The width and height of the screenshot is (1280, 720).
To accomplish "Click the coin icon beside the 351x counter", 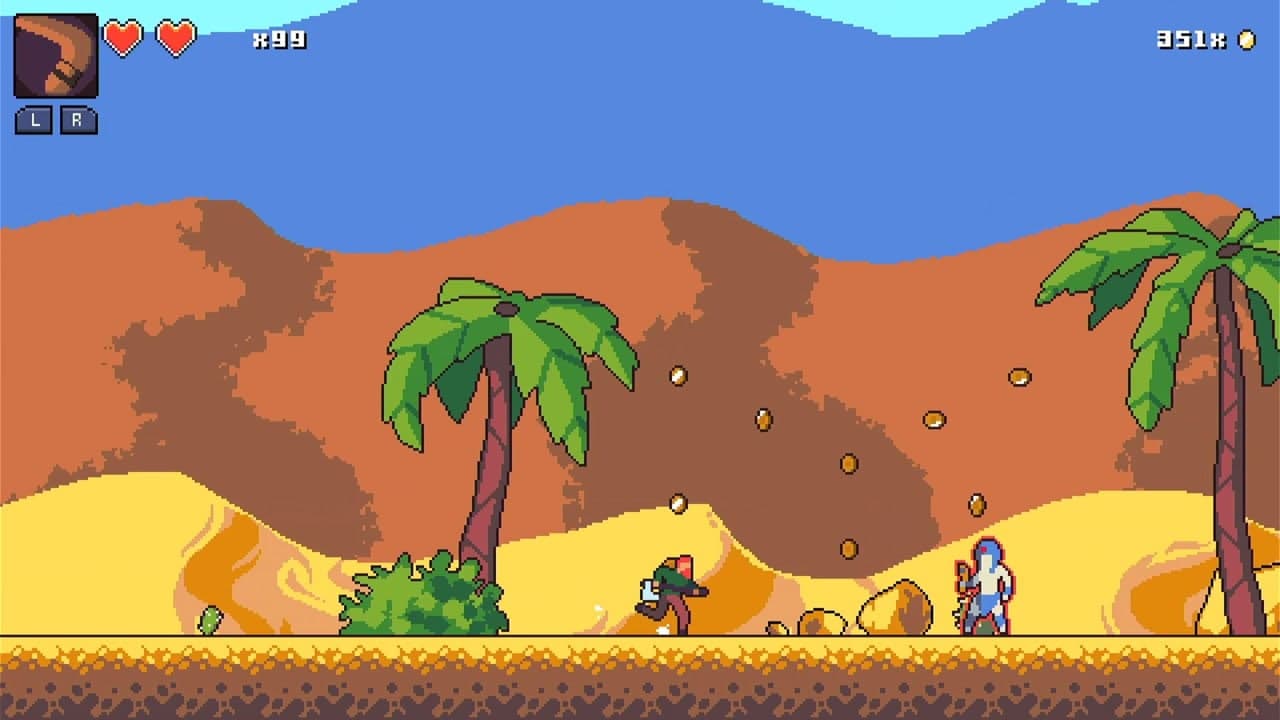I will 1245,42.
